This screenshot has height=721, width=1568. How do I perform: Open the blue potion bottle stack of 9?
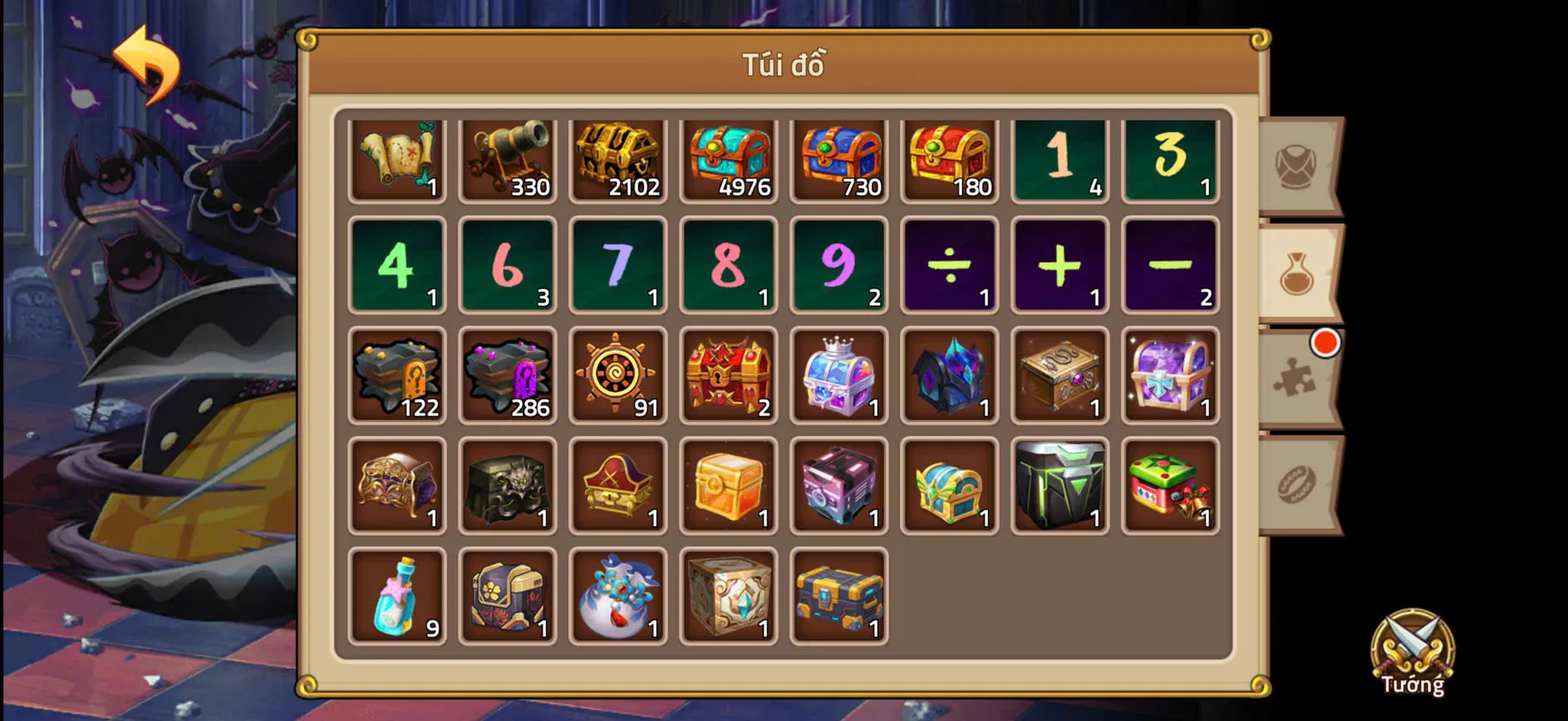[x=397, y=596]
